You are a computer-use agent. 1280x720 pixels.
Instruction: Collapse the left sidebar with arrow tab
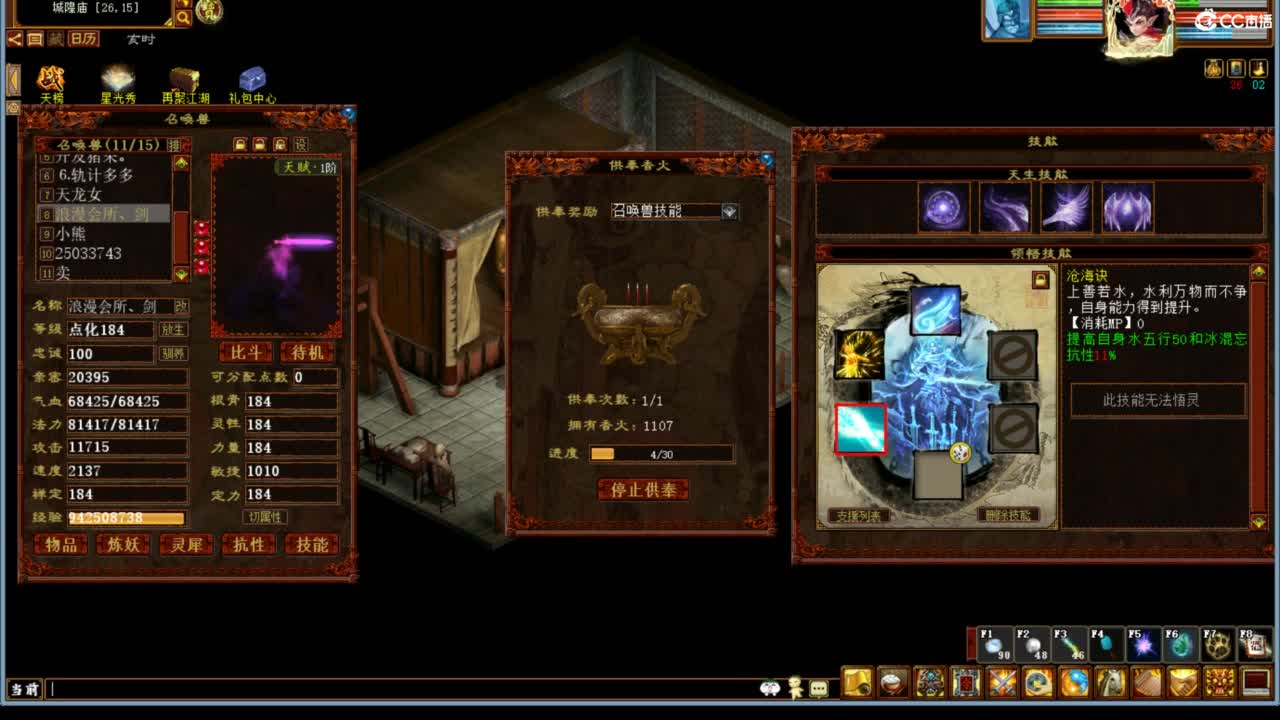[x=12, y=81]
